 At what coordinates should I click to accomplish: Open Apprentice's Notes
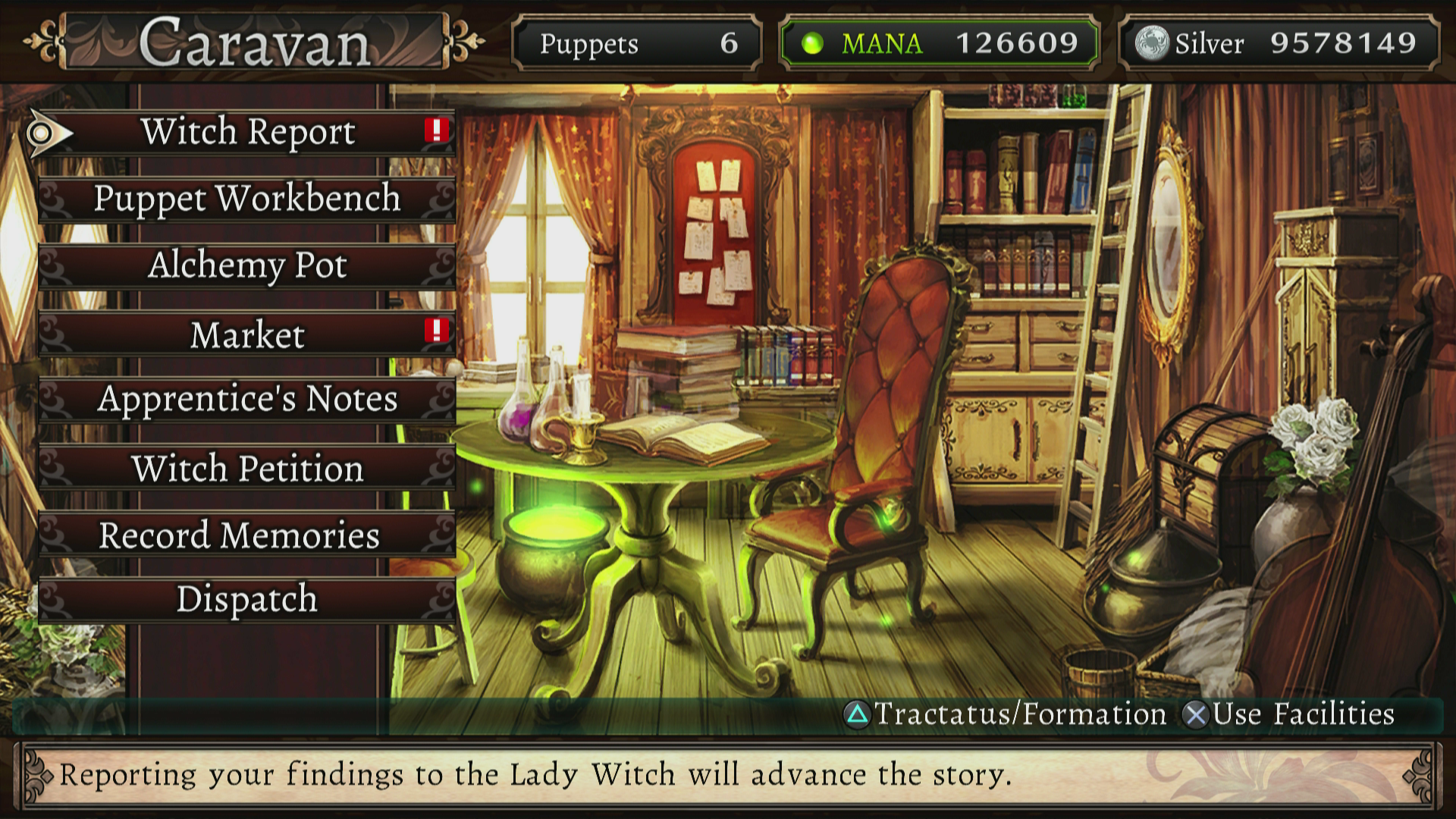[246, 400]
